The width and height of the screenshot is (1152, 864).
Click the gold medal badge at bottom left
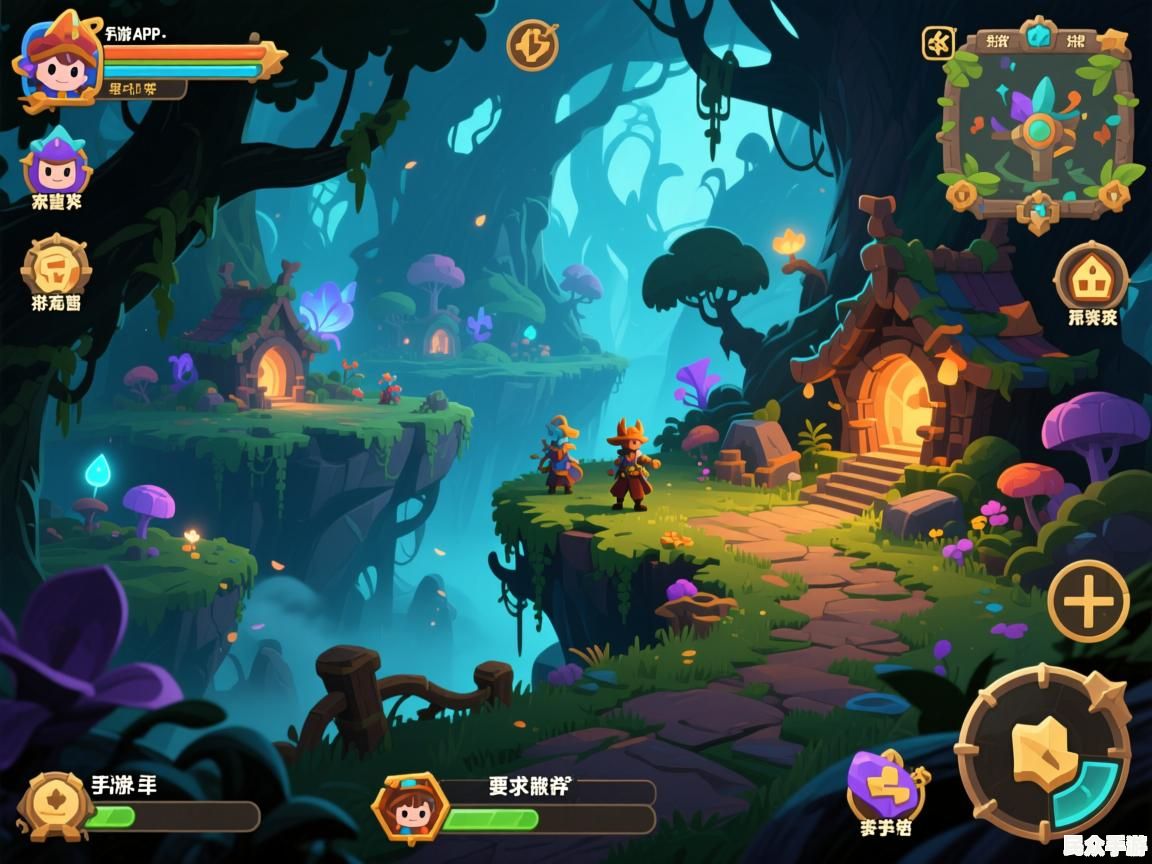coord(53,806)
